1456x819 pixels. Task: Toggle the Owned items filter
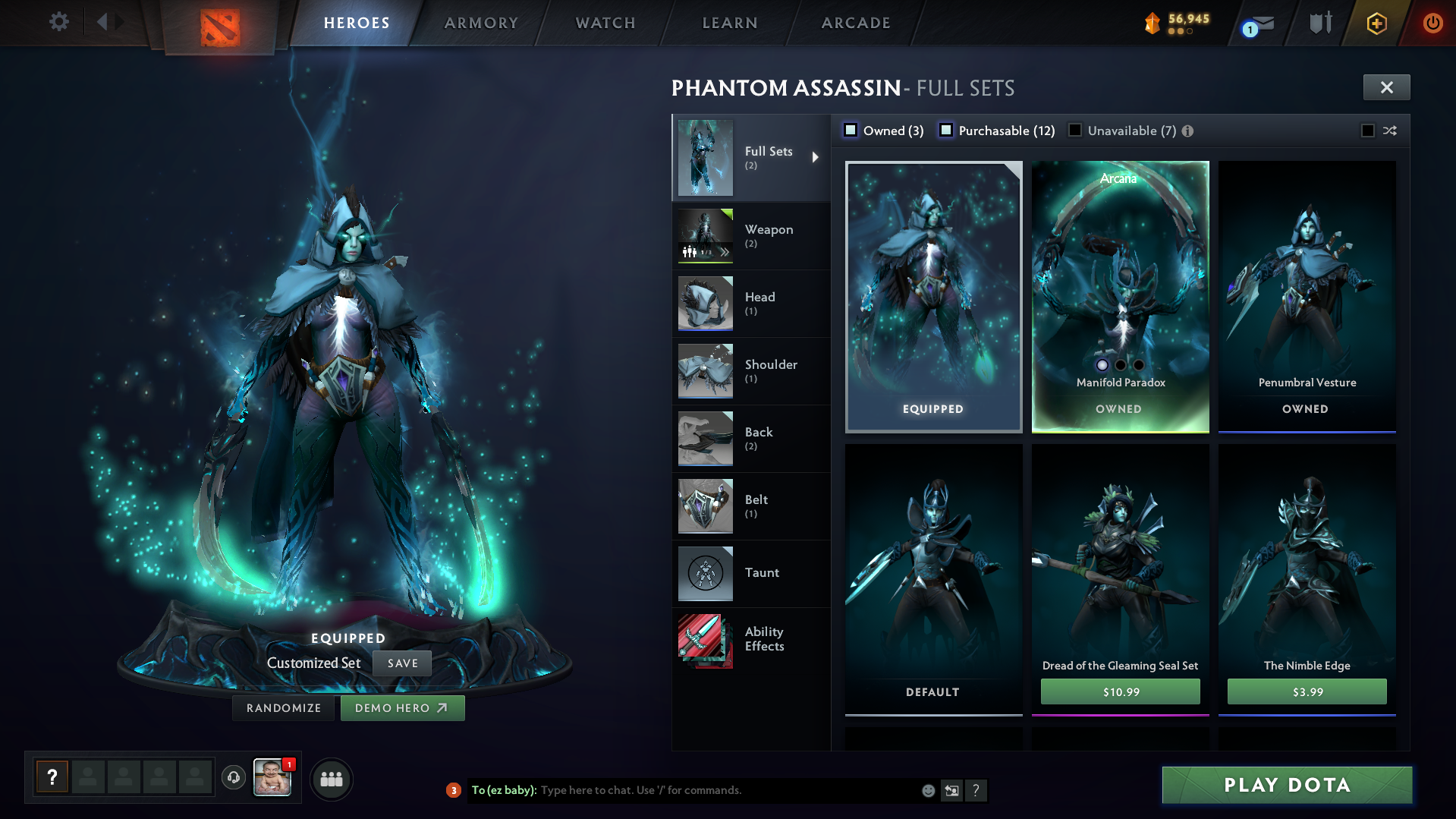click(851, 131)
